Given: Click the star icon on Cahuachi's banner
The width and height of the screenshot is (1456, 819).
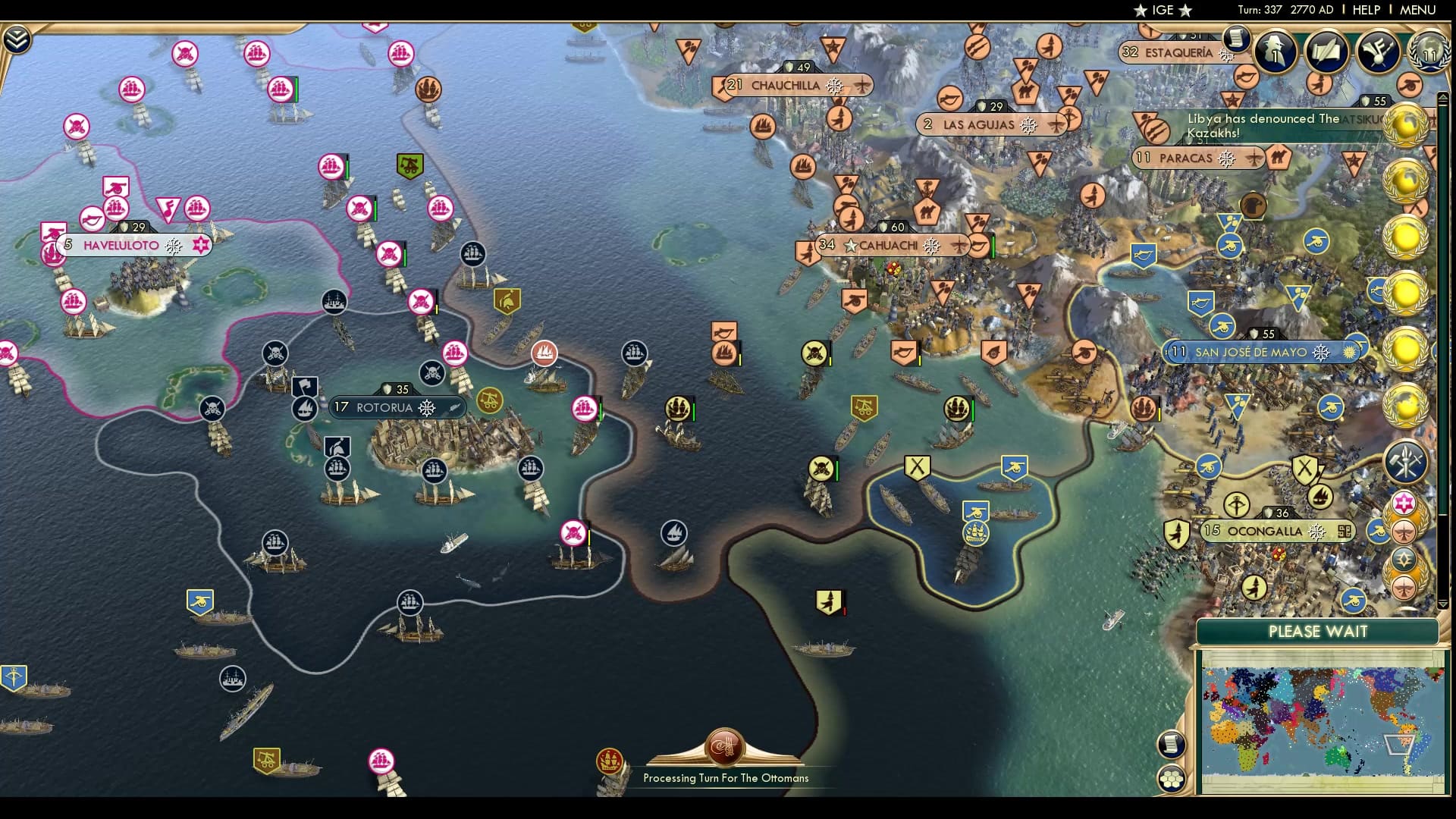Looking at the screenshot, I should [x=852, y=245].
